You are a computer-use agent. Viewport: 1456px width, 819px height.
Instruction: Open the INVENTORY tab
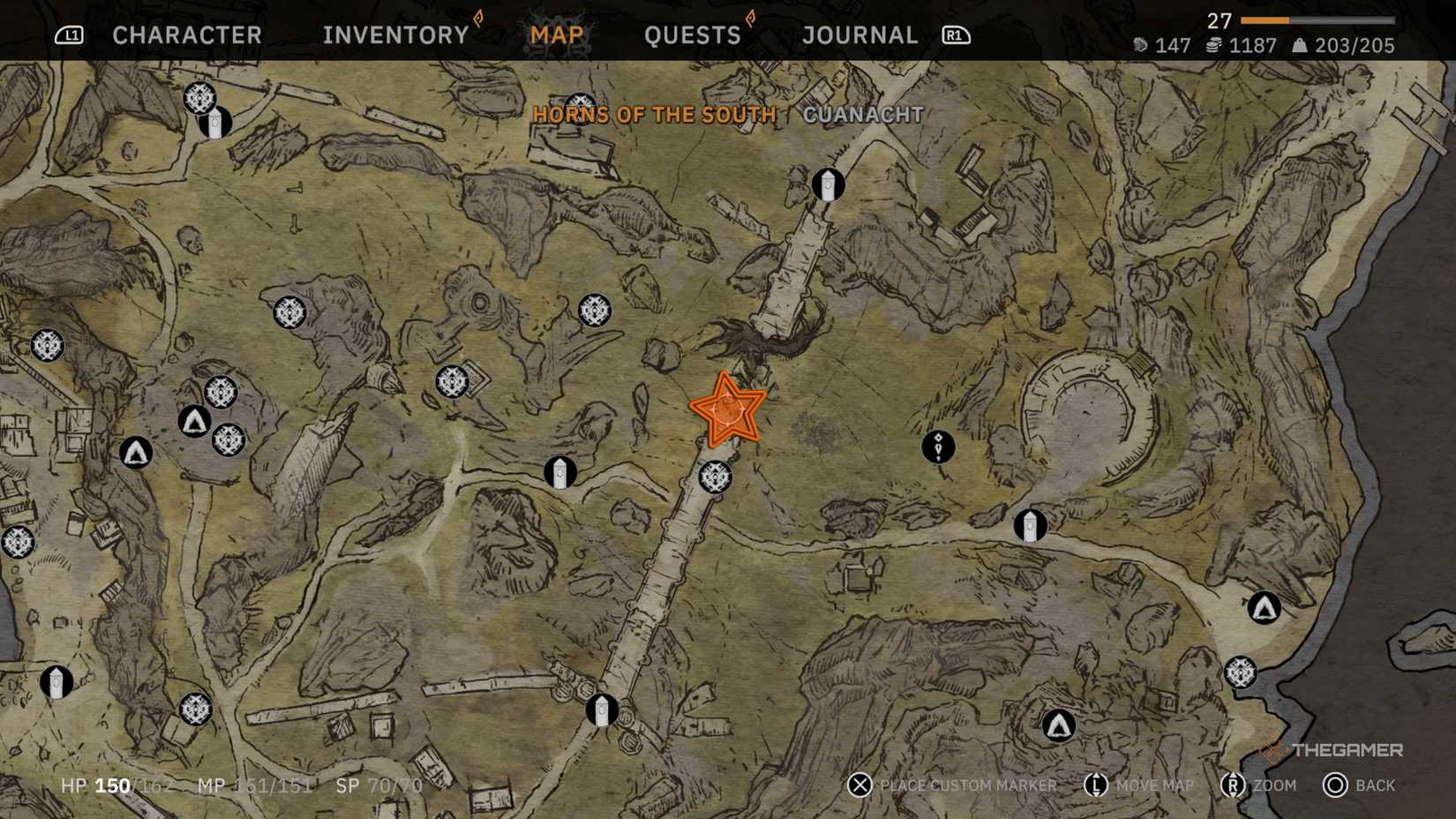(x=394, y=34)
